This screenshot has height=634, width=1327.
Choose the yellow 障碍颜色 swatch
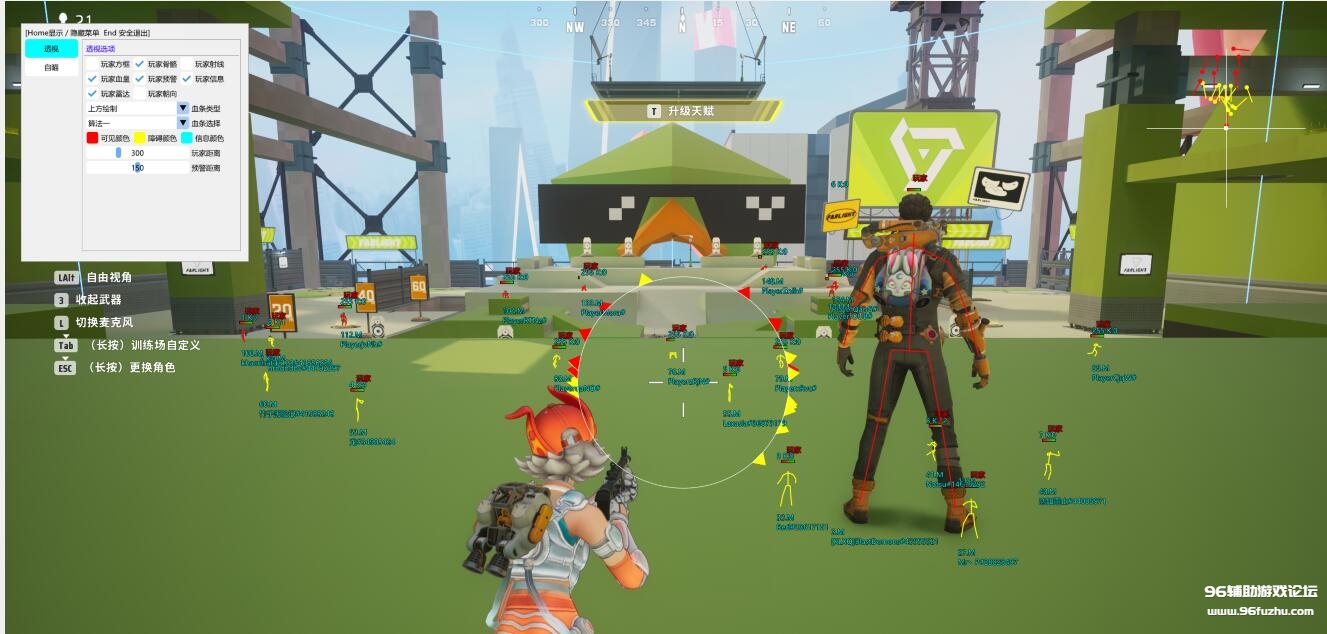pyautogui.click(x=139, y=138)
